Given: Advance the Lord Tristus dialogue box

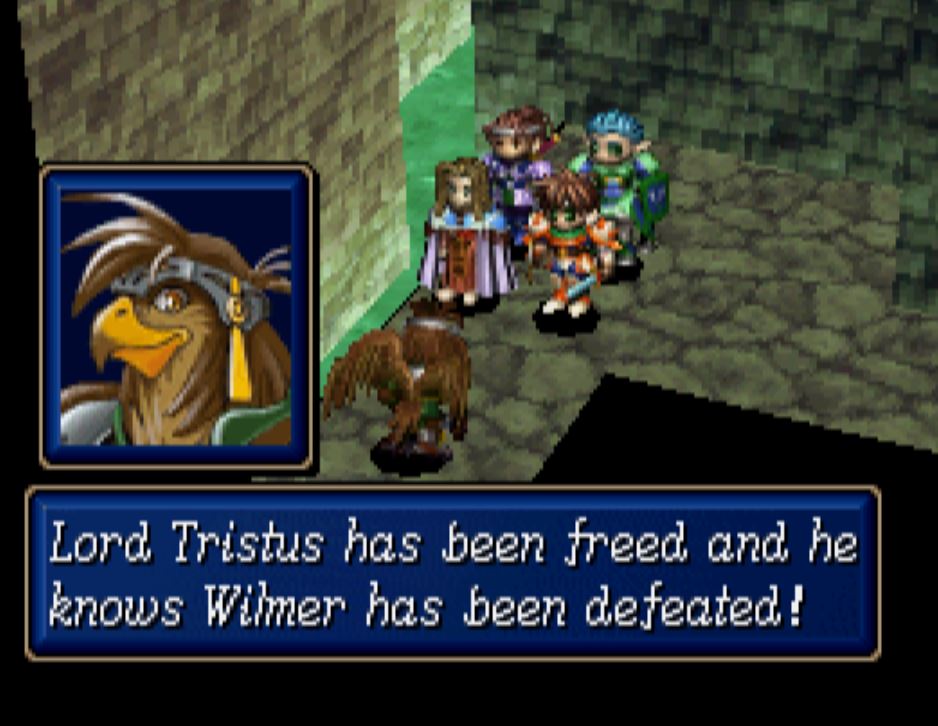Looking at the screenshot, I should point(453,572).
